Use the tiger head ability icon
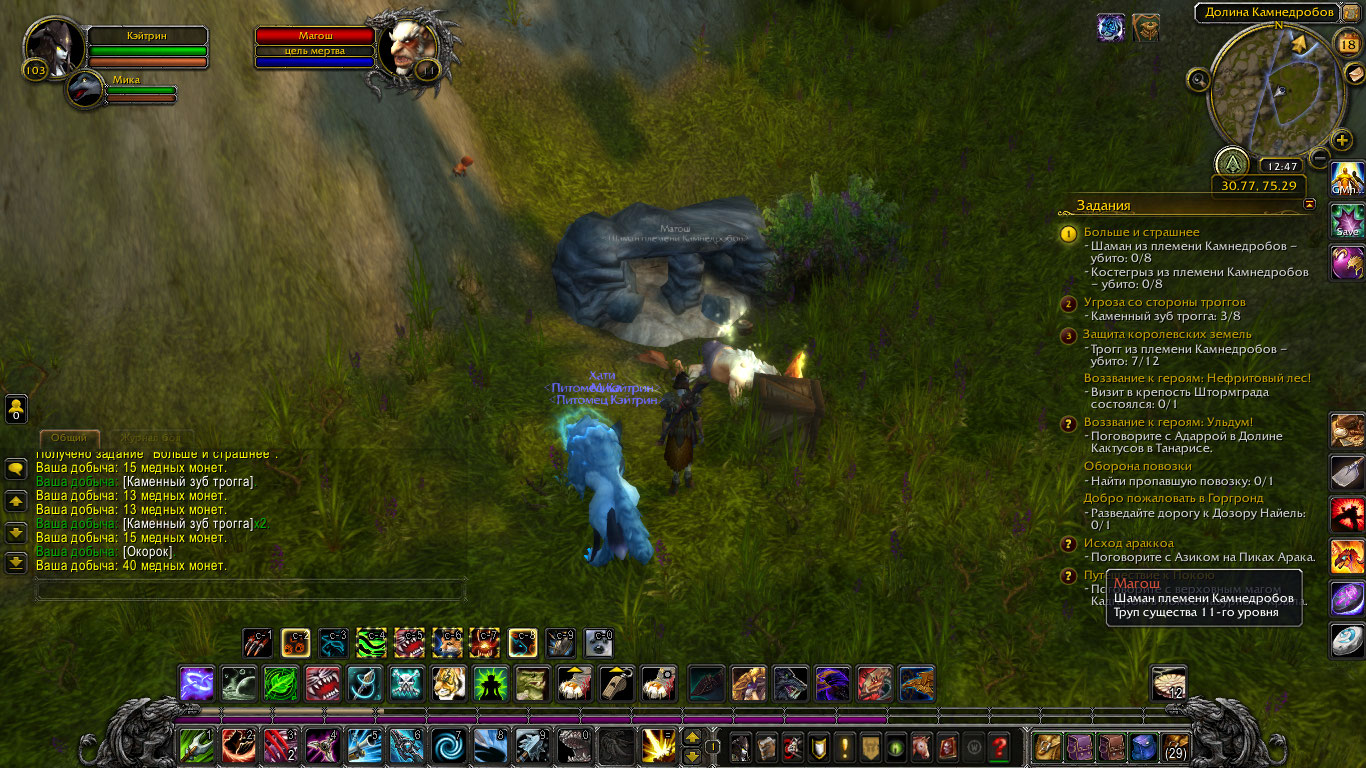The height and width of the screenshot is (768, 1366). pos(448,684)
